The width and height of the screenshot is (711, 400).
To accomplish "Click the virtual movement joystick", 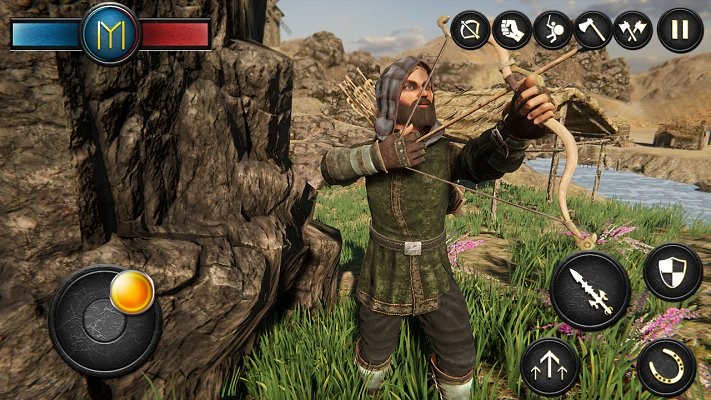I will click(x=104, y=320).
